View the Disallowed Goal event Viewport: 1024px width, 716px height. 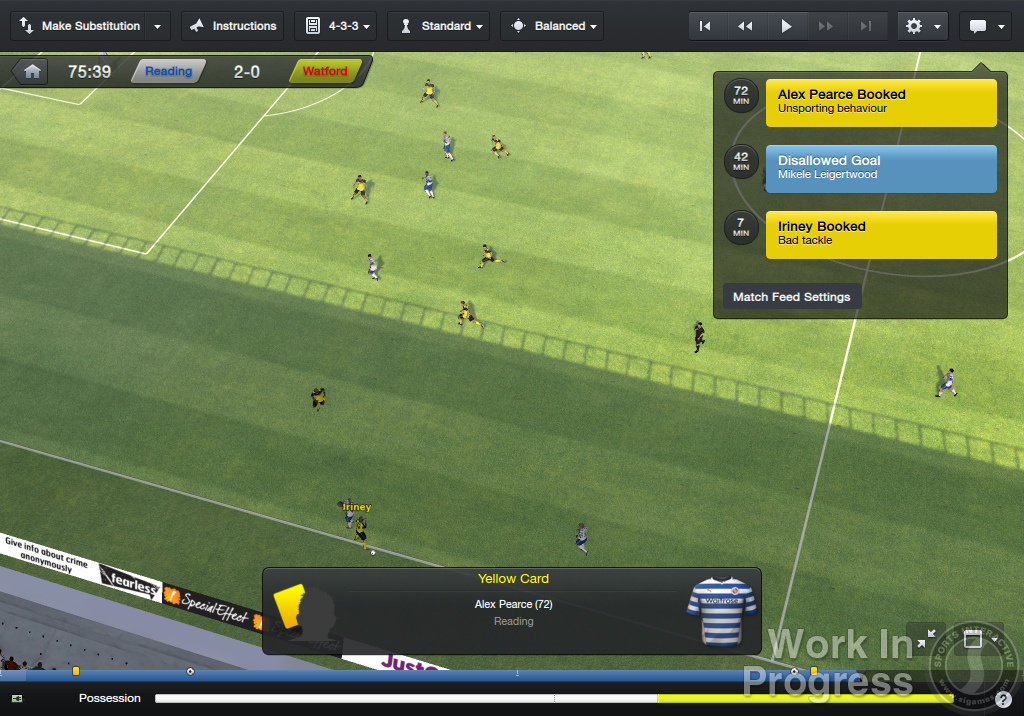tap(881, 169)
